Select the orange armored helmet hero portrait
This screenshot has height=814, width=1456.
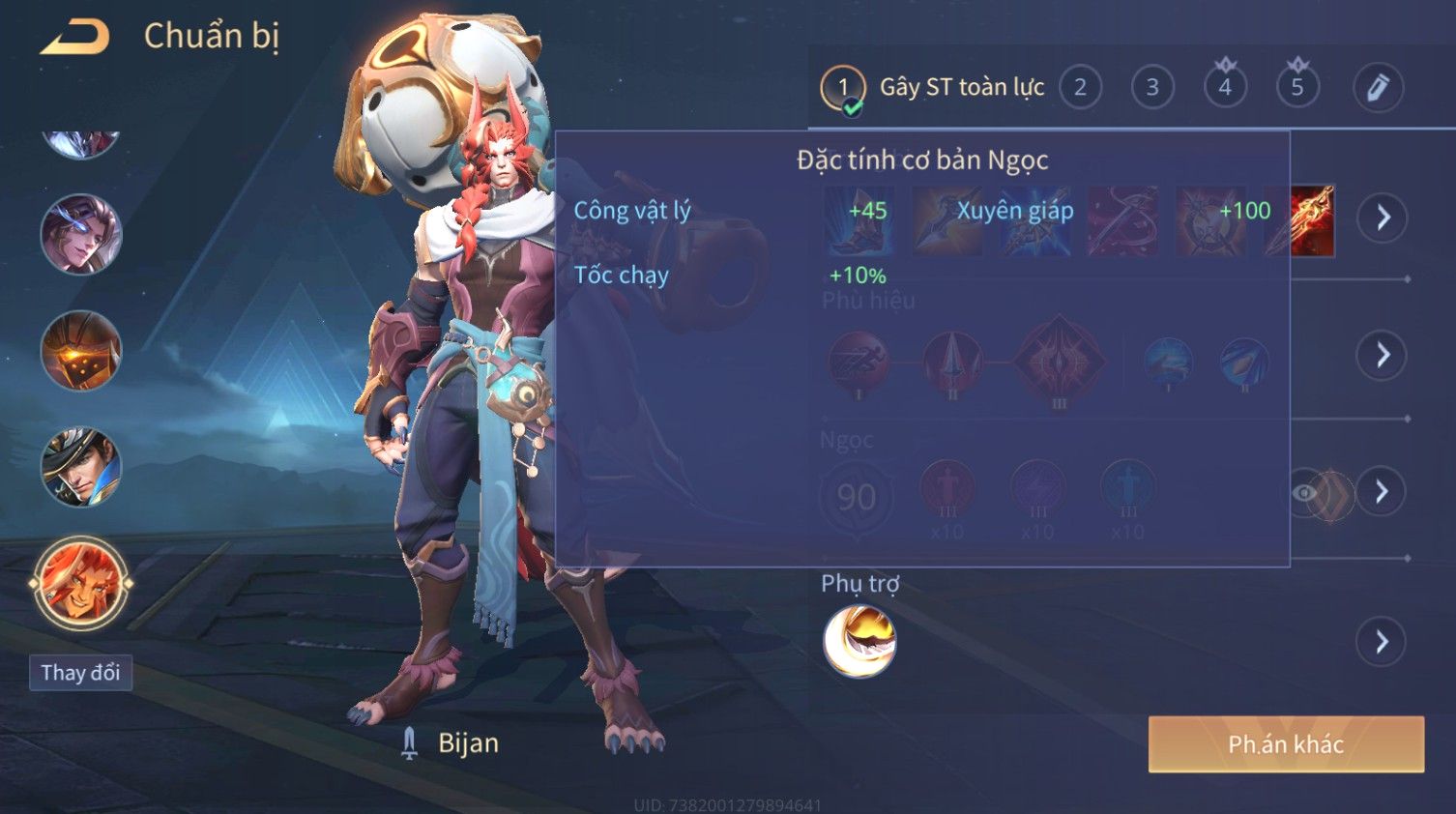click(x=81, y=351)
